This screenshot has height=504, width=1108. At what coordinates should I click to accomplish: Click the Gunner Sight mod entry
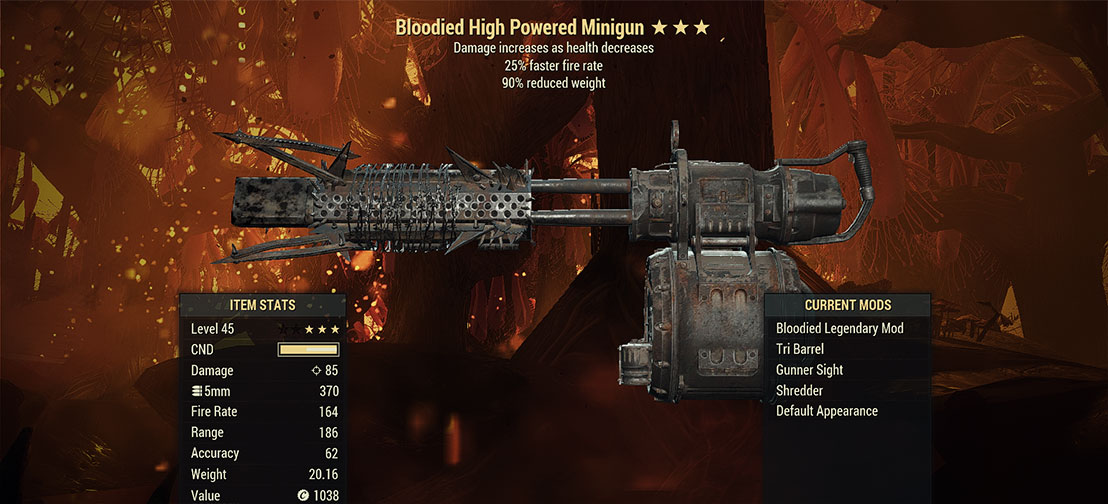click(x=809, y=370)
